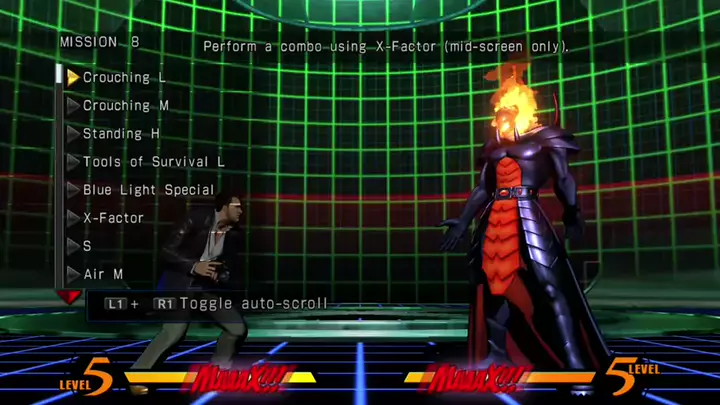This screenshot has width=720, height=405.
Task: Select the Standing H step
Action: (x=121, y=133)
